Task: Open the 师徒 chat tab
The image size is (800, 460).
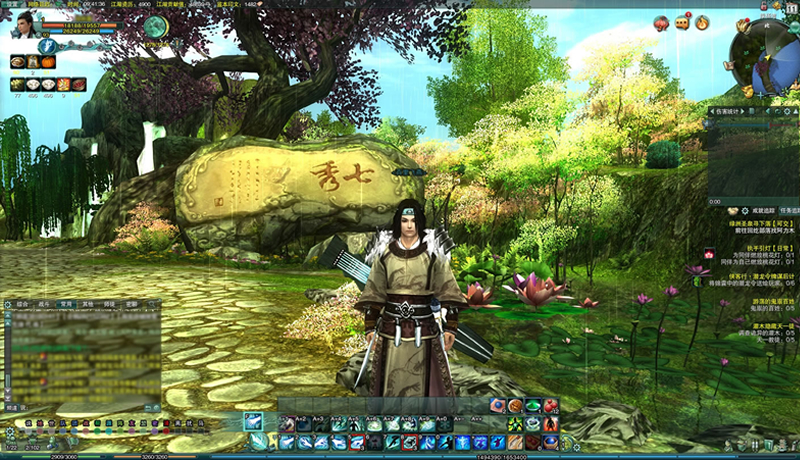Action: pyautogui.click(x=110, y=303)
